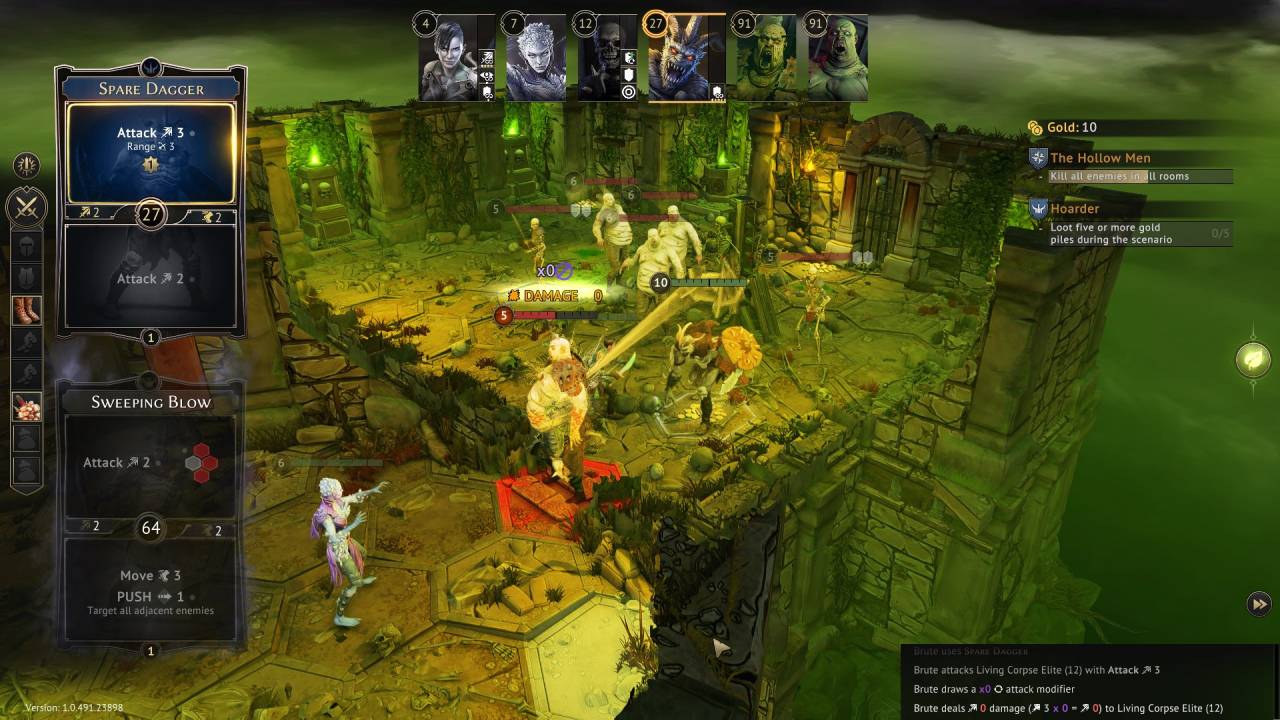This screenshot has width=1280, height=720.
Task: Select Sweeping Blow's top Attack 2 action
Action: pos(150,463)
